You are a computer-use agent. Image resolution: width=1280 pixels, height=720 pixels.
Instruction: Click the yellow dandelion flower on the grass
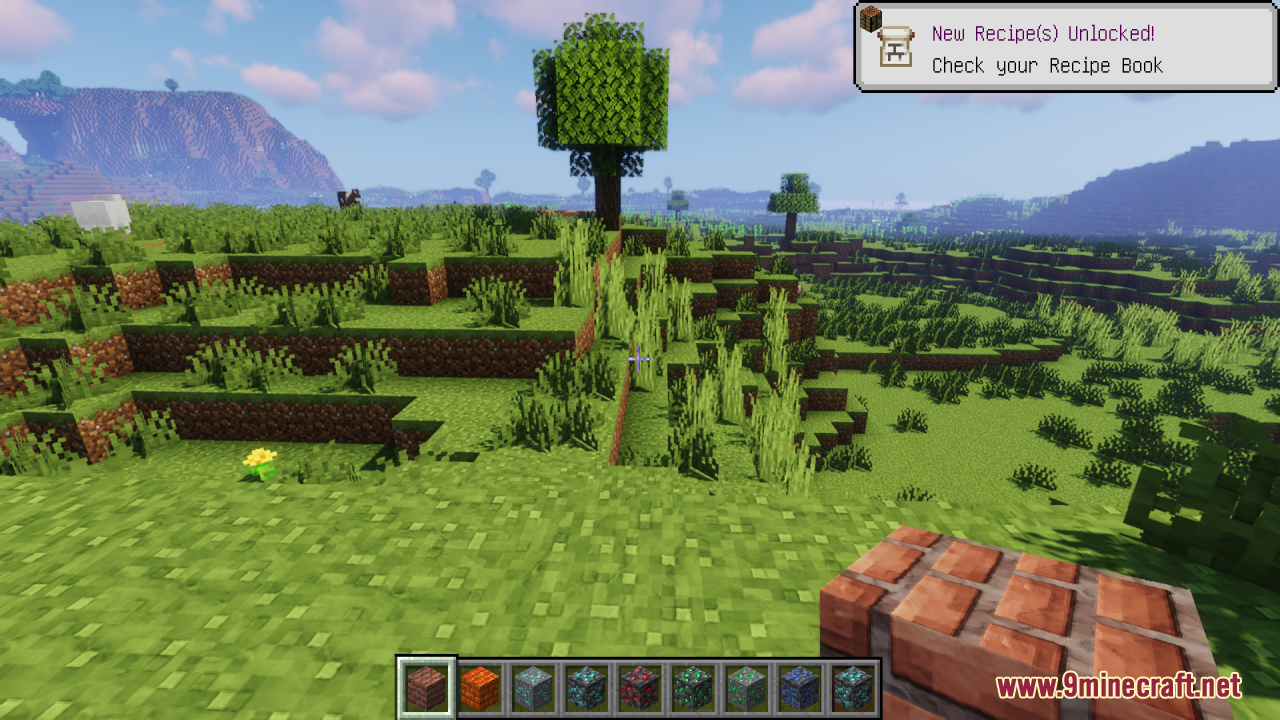point(258,460)
